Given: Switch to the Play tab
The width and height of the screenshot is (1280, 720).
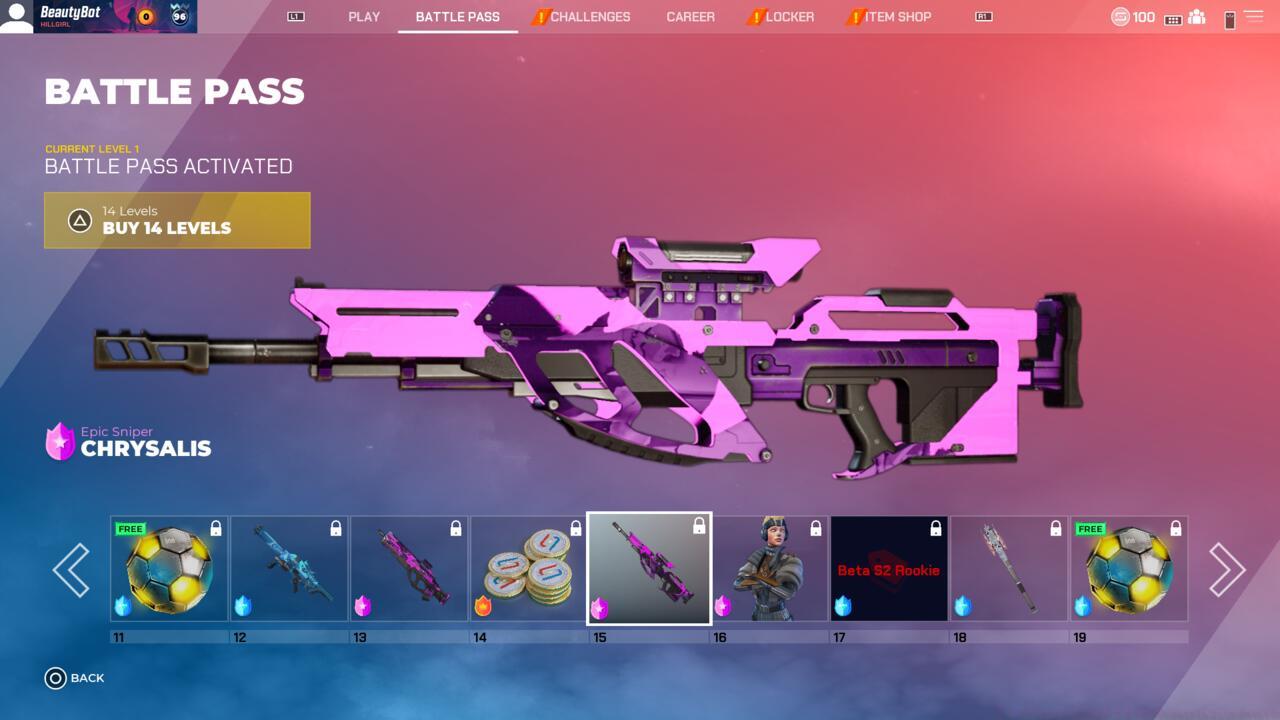Looking at the screenshot, I should (x=364, y=17).
